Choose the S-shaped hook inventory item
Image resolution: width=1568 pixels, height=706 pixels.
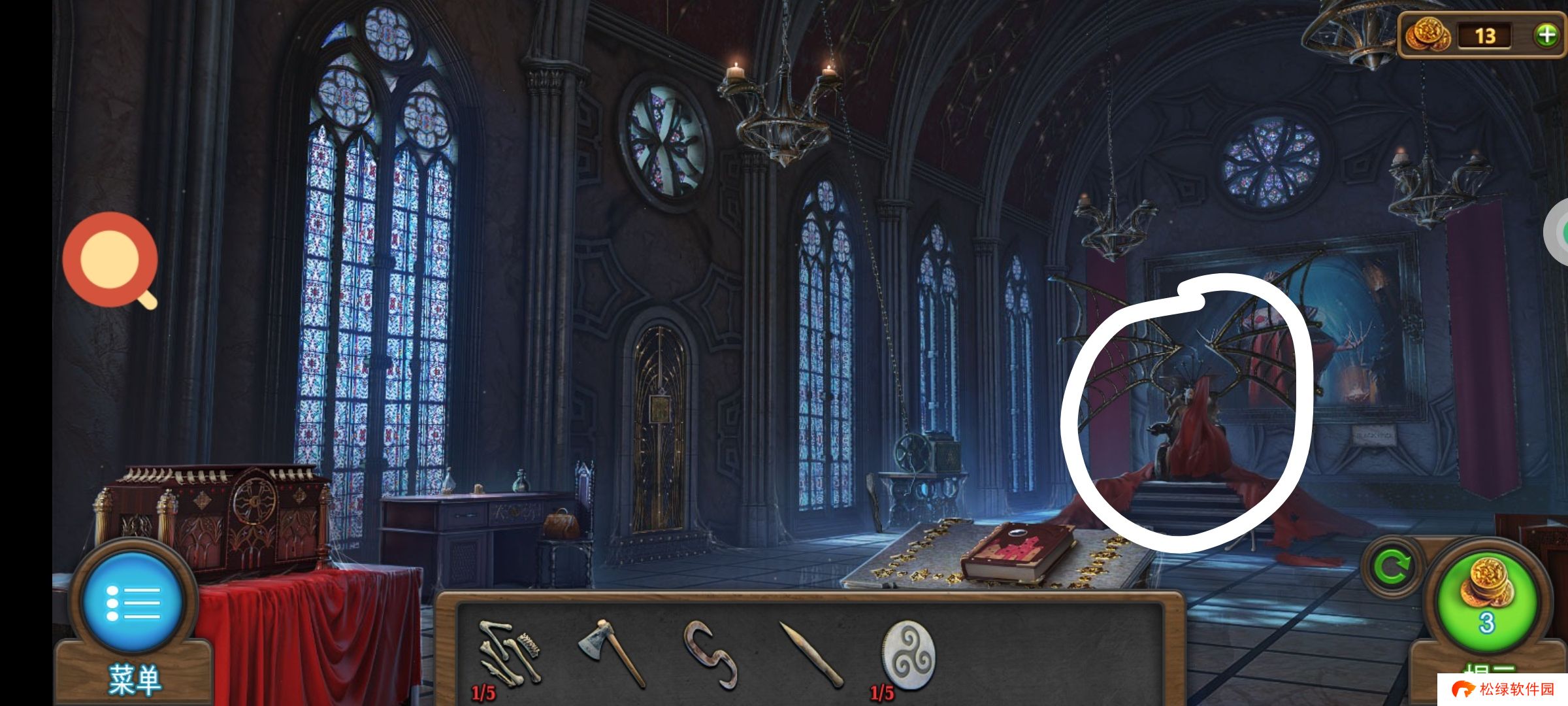(x=711, y=654)
